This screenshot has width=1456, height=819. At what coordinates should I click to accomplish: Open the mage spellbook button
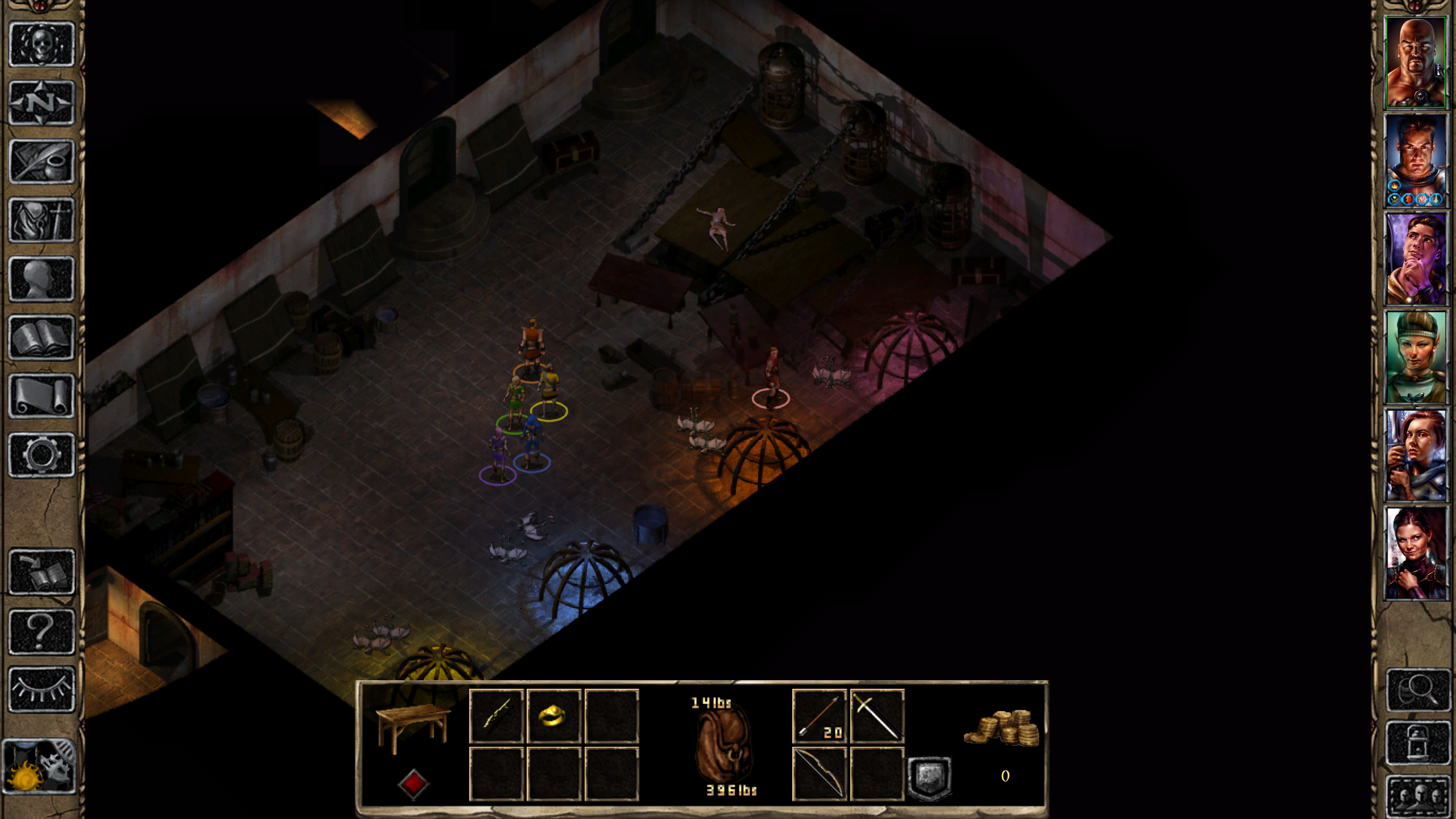click(x=42, y=337)
